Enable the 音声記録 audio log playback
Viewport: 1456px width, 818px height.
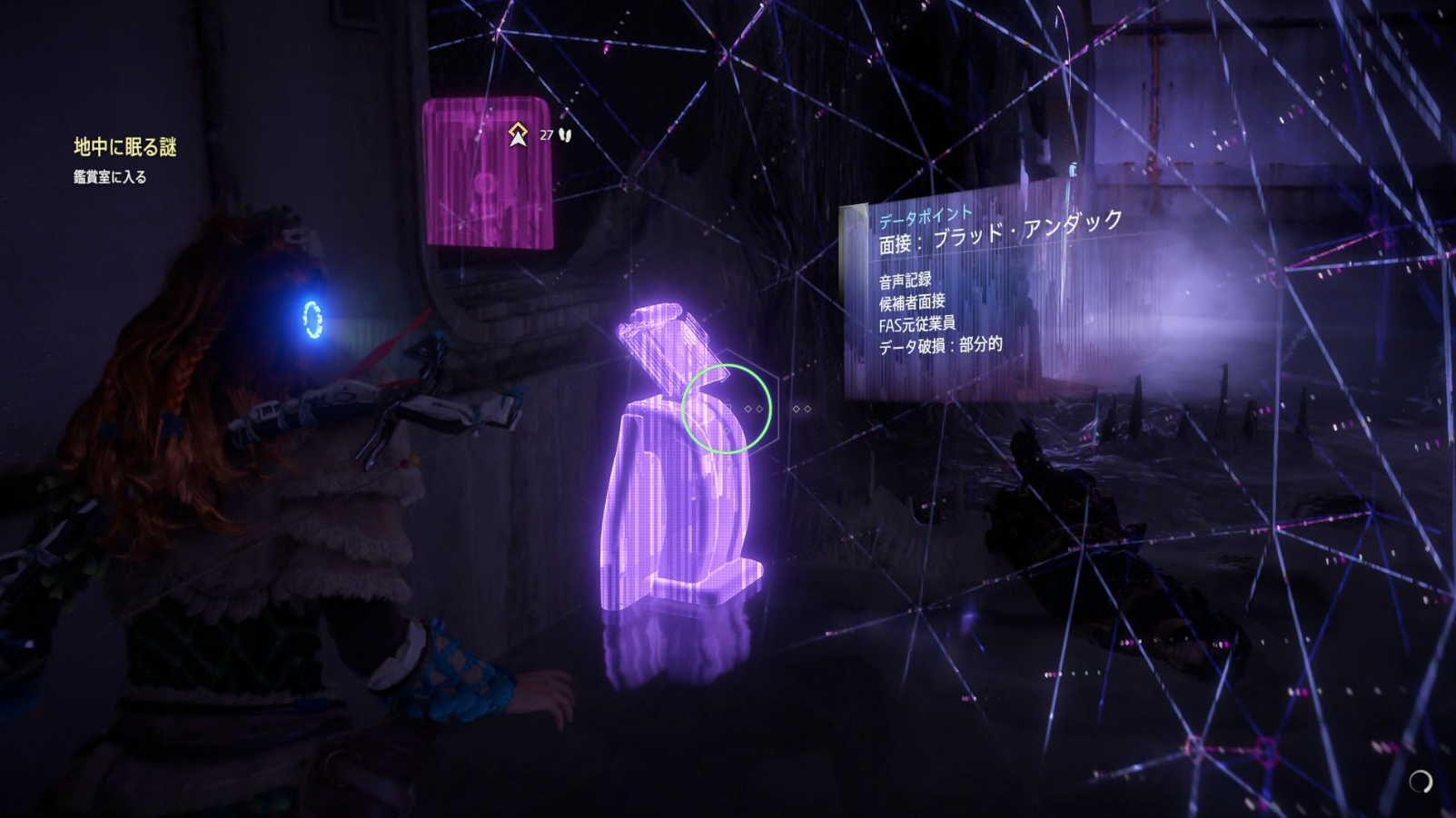tap(905, 280)
